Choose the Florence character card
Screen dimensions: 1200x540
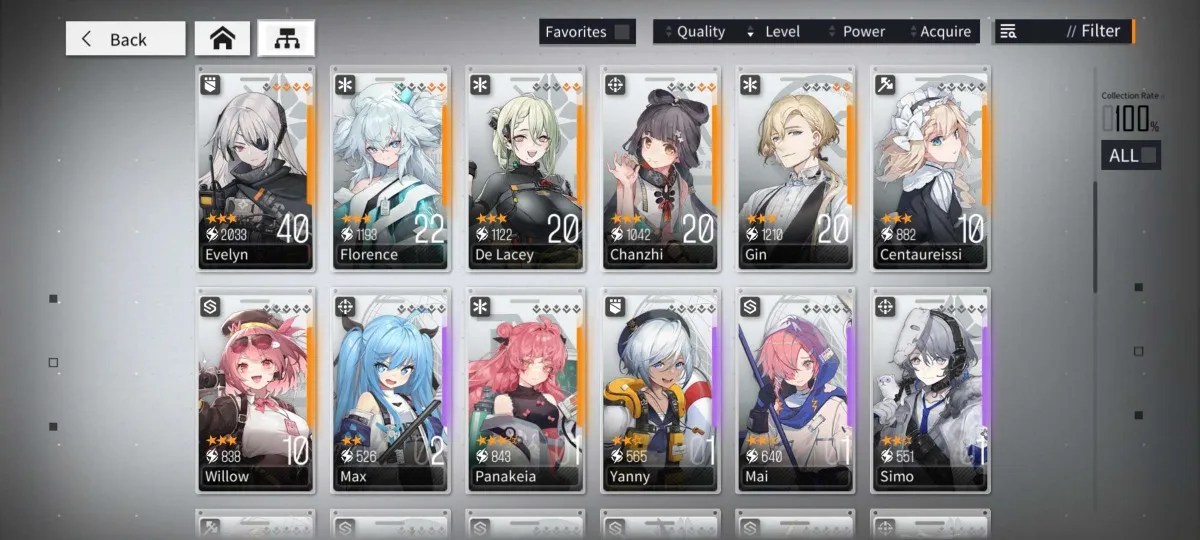click(x=390, y=168)
